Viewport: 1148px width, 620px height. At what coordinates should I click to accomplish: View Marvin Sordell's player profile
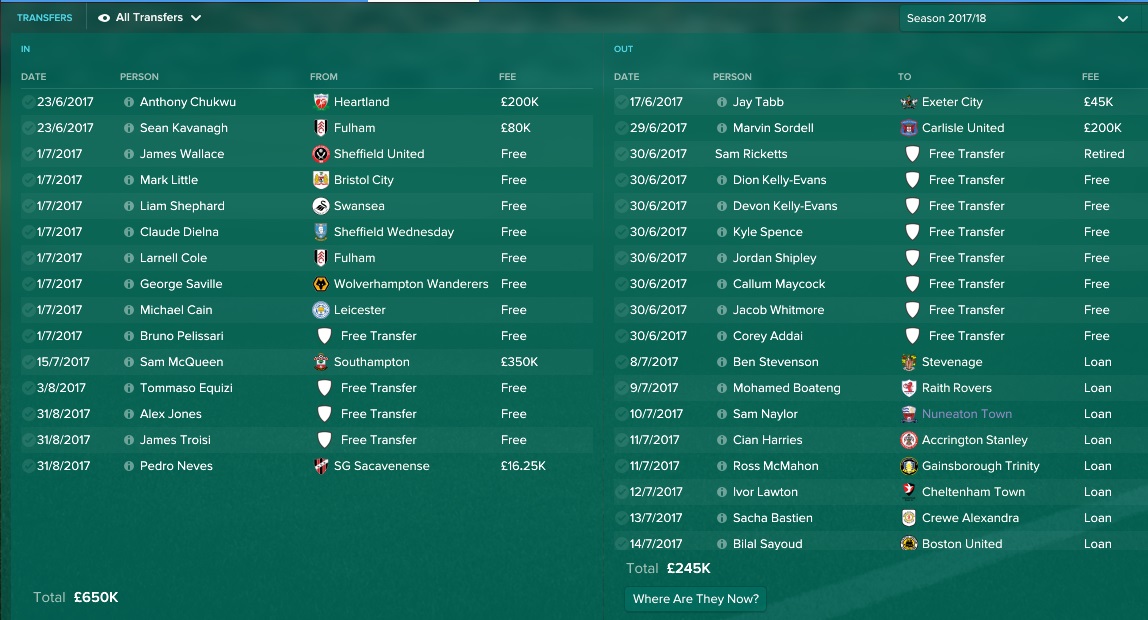click(x=773, y=128)
